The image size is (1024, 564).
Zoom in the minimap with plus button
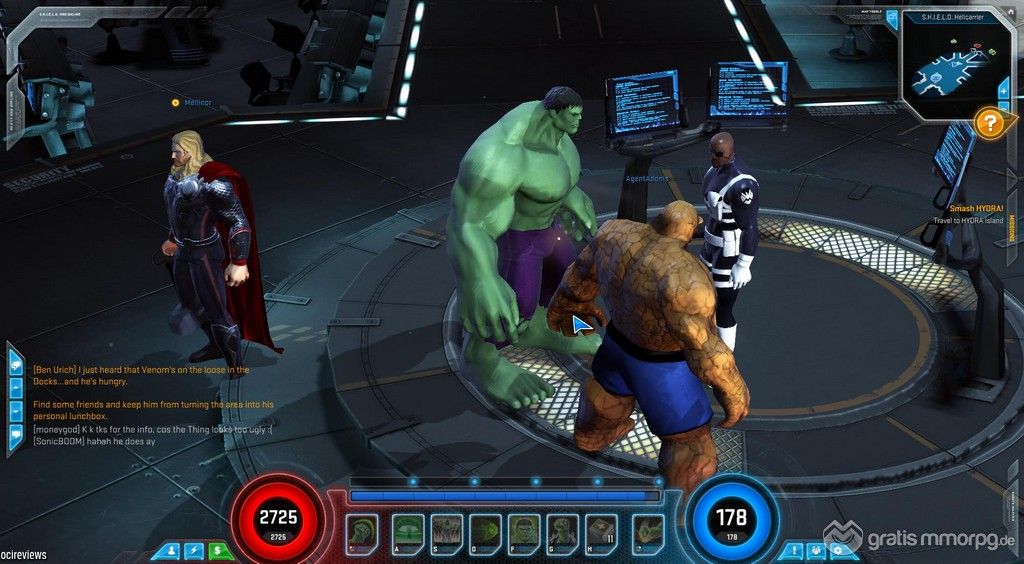1004,91
